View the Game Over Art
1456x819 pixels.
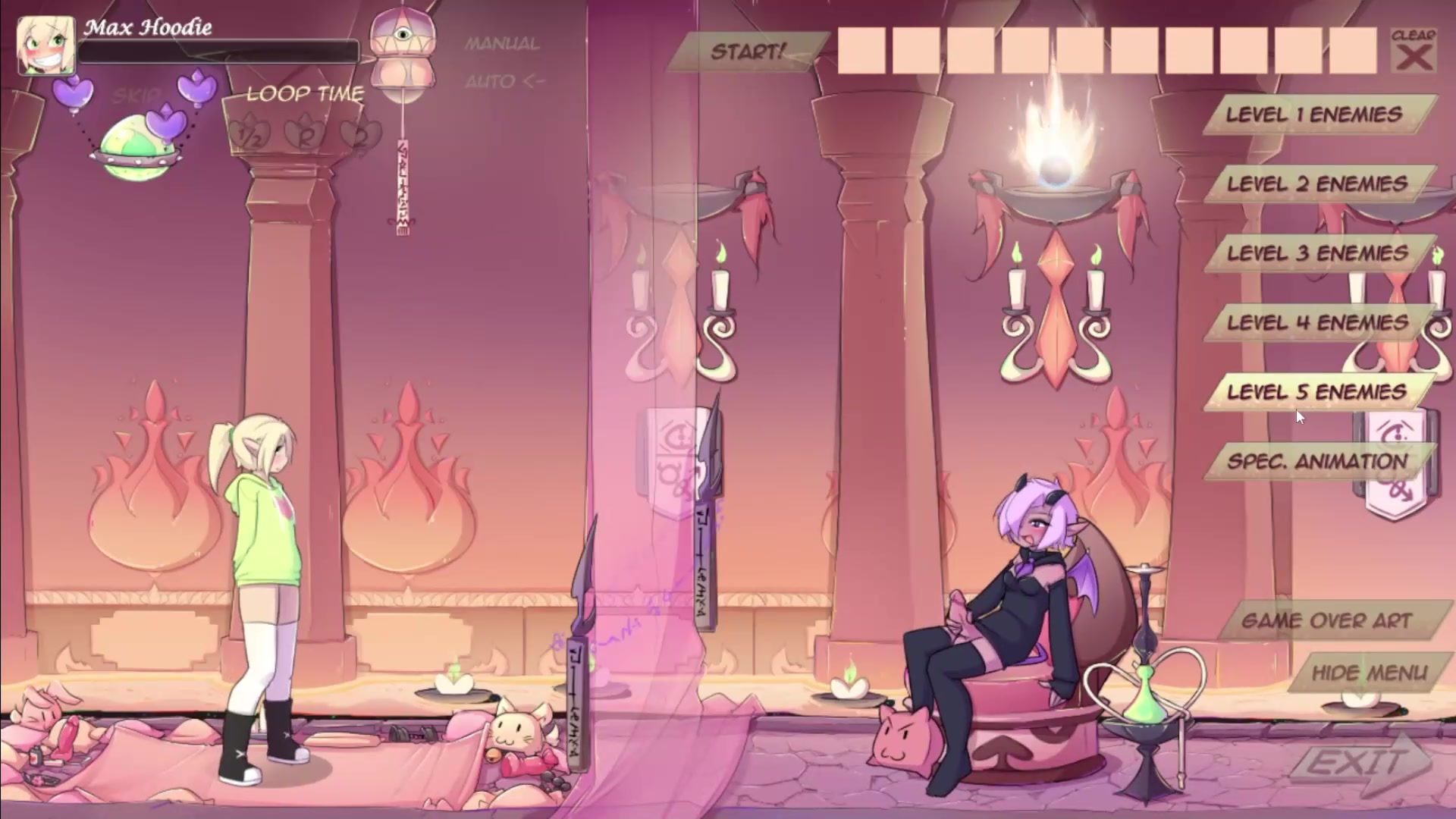pos(1326,621)
